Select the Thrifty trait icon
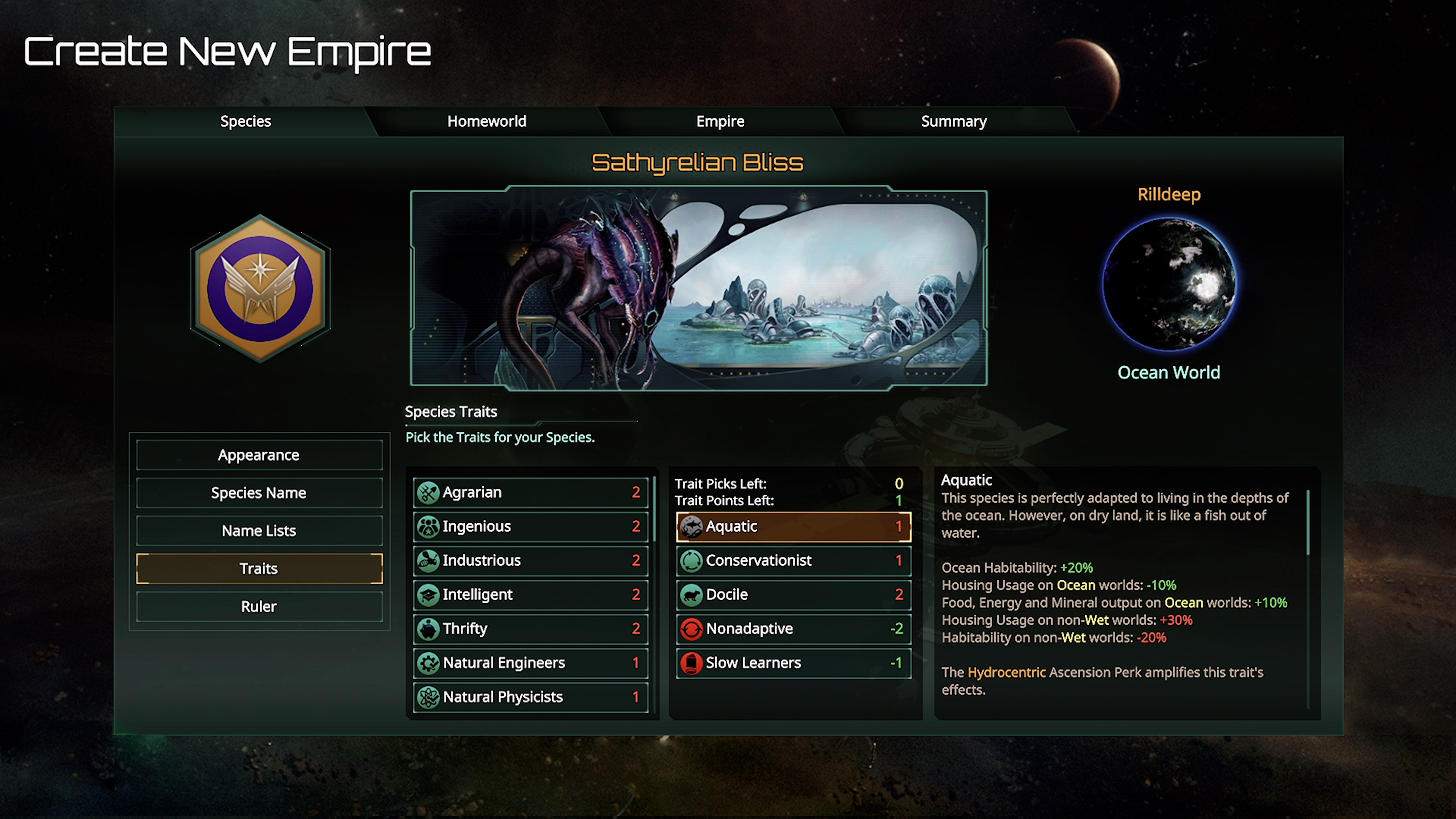 428,629
